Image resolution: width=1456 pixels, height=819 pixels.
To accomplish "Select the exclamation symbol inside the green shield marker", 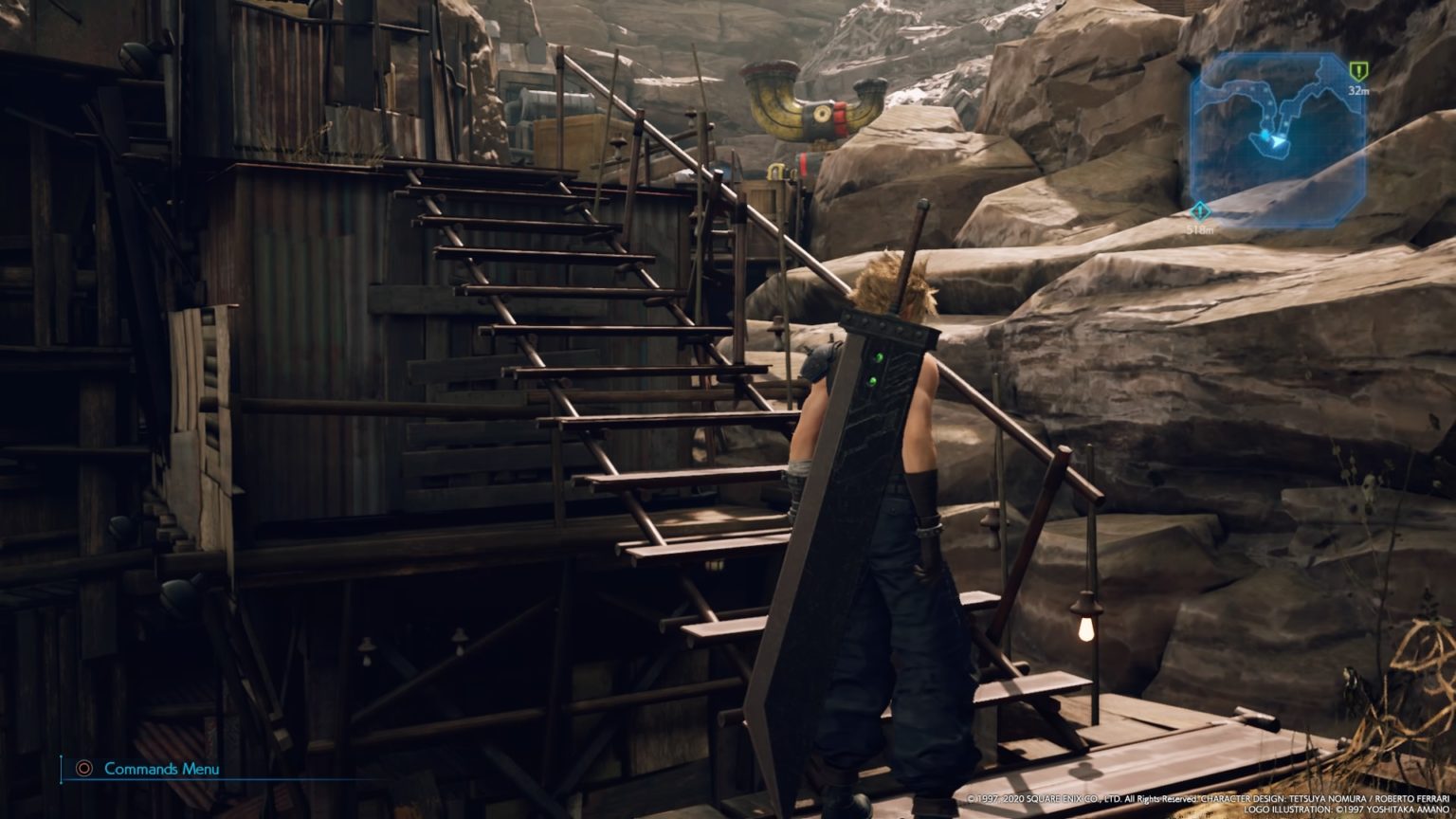I will click(x=1358, y=70).
